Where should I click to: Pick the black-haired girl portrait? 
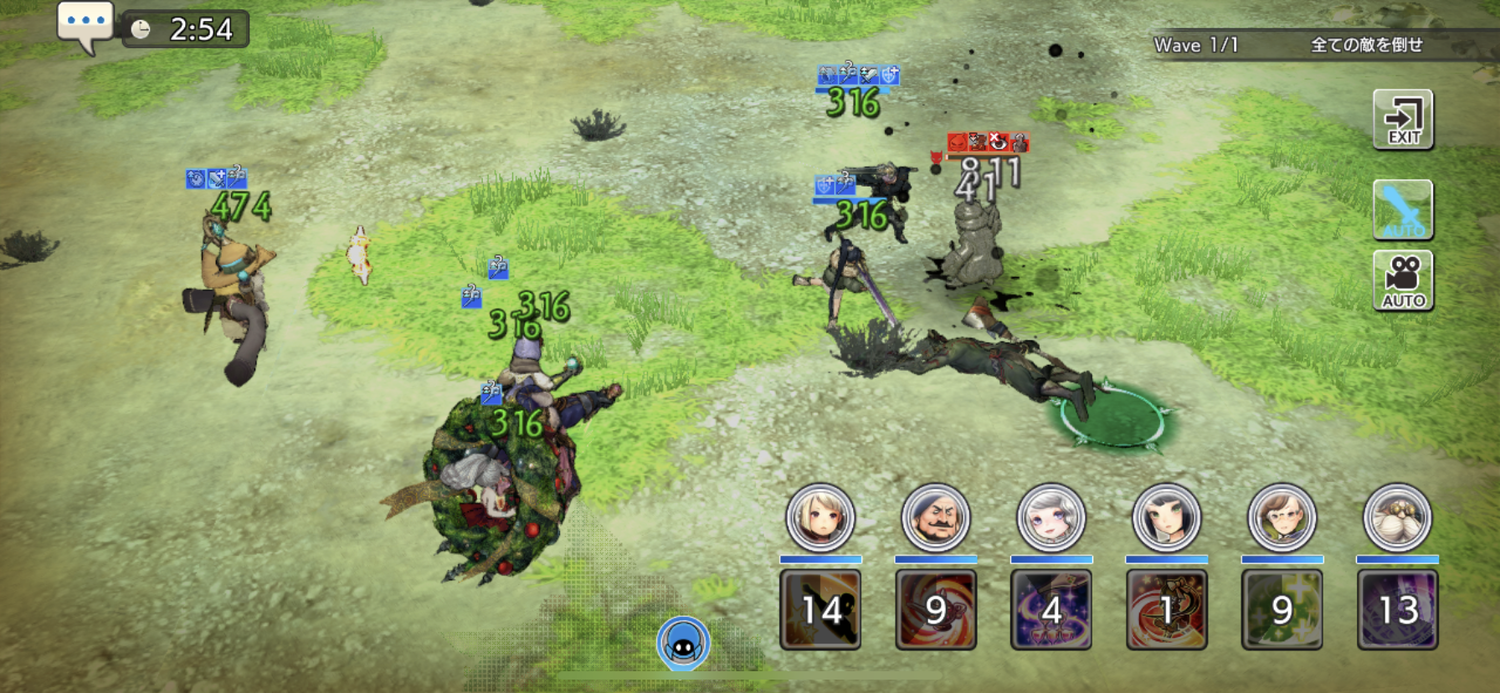[x=1166, y=518]
